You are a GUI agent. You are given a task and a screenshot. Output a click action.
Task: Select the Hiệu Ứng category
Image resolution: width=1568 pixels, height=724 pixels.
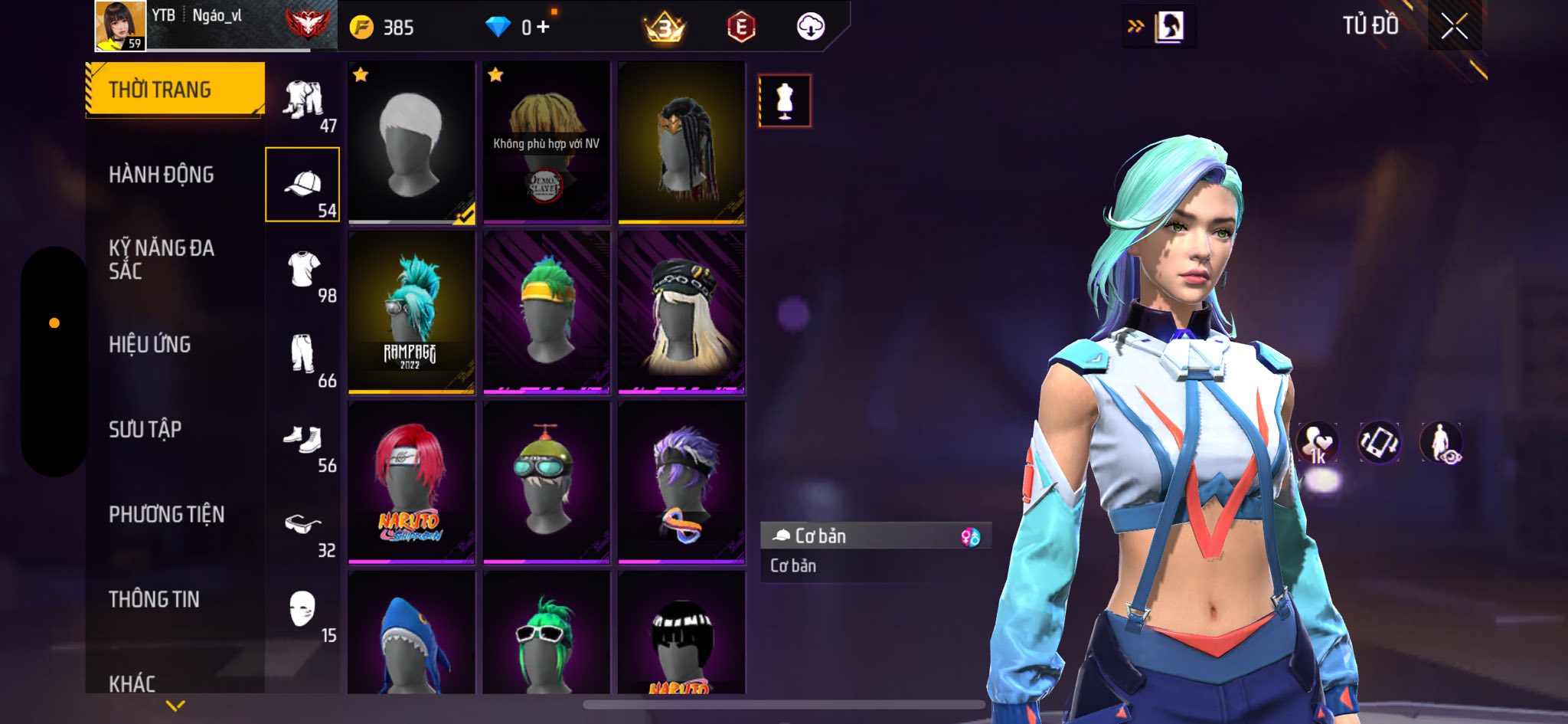pyautogui.click(x=150, y=345)
